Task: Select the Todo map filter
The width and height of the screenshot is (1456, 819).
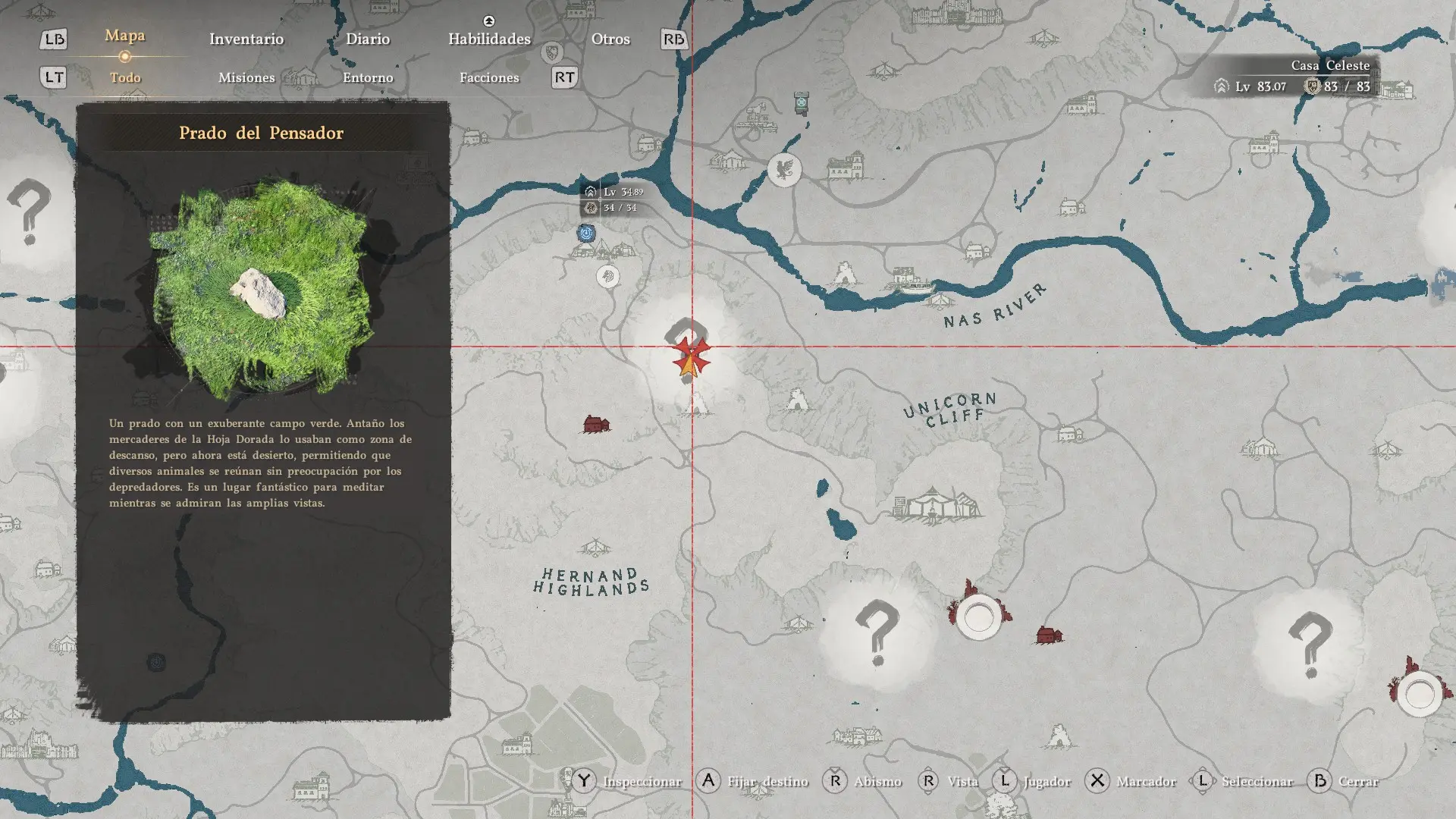Action: (x=125, y=77)
